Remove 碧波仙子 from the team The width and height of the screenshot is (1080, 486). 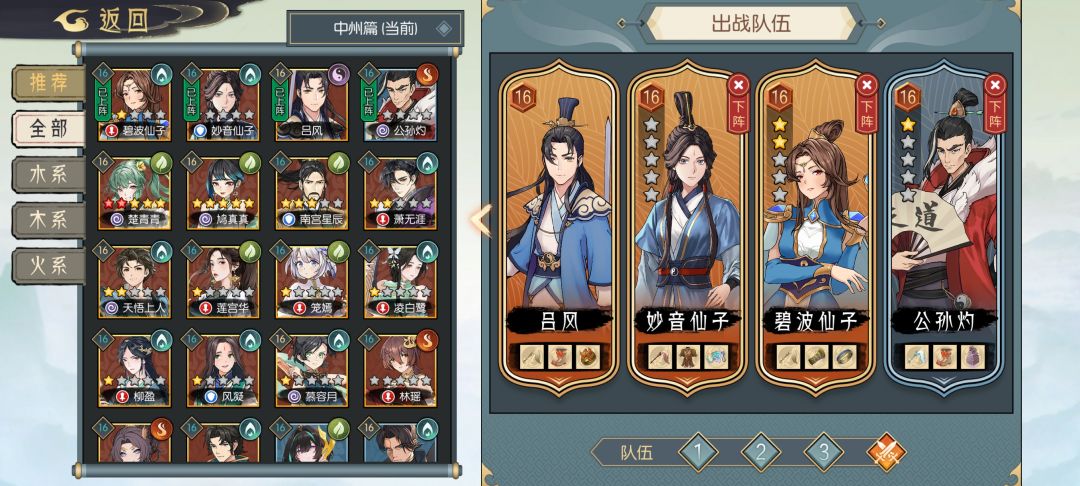(x=867, y=95)
